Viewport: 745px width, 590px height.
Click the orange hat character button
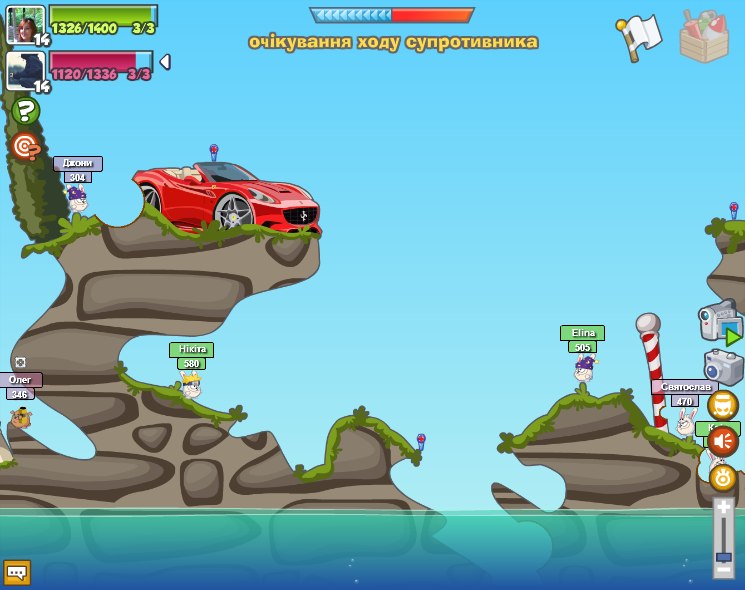coord(722,405)
